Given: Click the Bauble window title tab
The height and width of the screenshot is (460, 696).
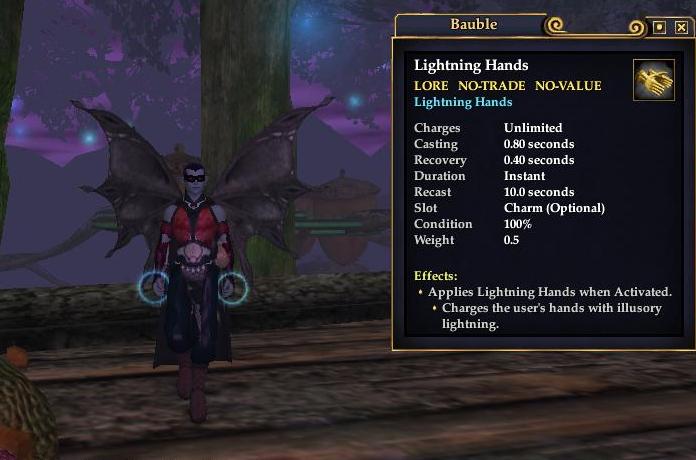Looking at the screenshot, I should (x=471, y=25).
